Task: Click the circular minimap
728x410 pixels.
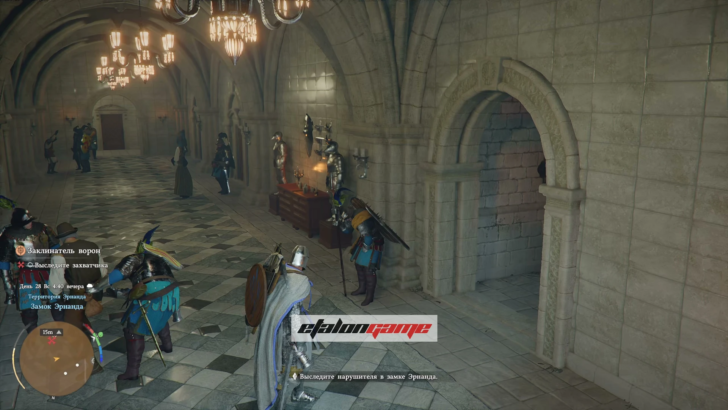Action: click(57, 357)
